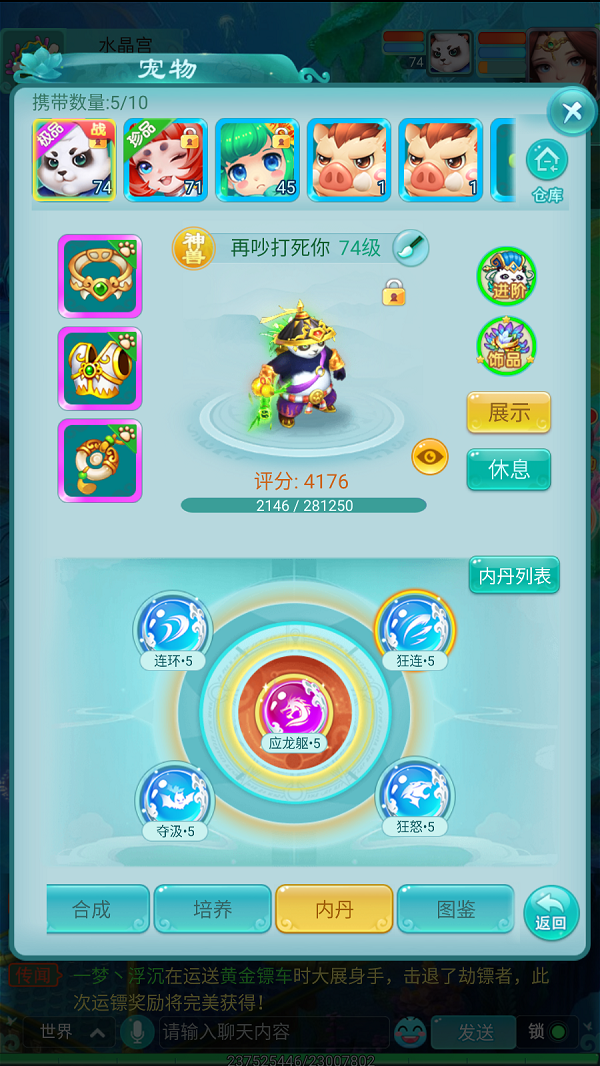Open the 内丹列表 list

[514, 575]
